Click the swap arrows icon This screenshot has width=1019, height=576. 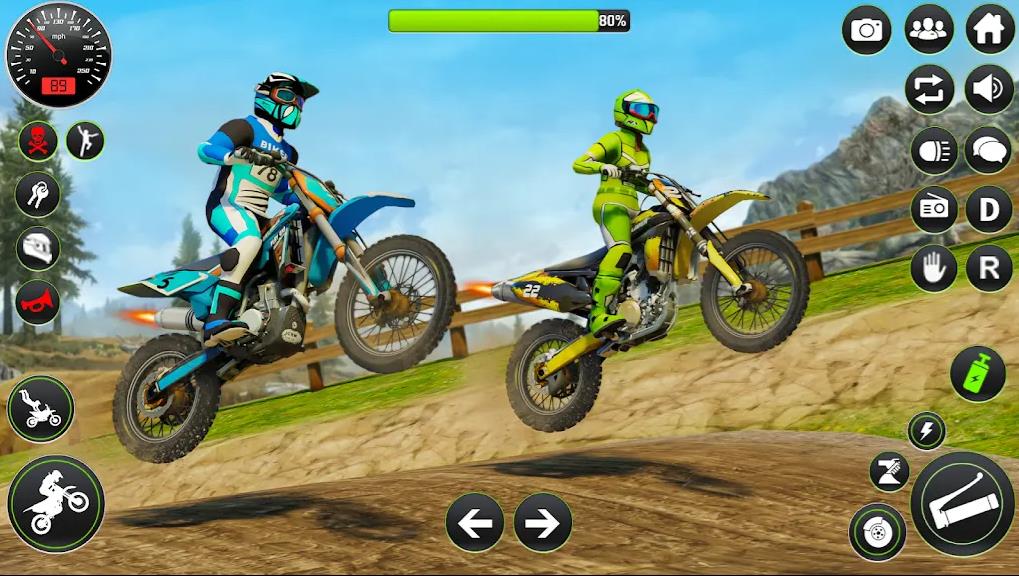(x=929, y=90)
